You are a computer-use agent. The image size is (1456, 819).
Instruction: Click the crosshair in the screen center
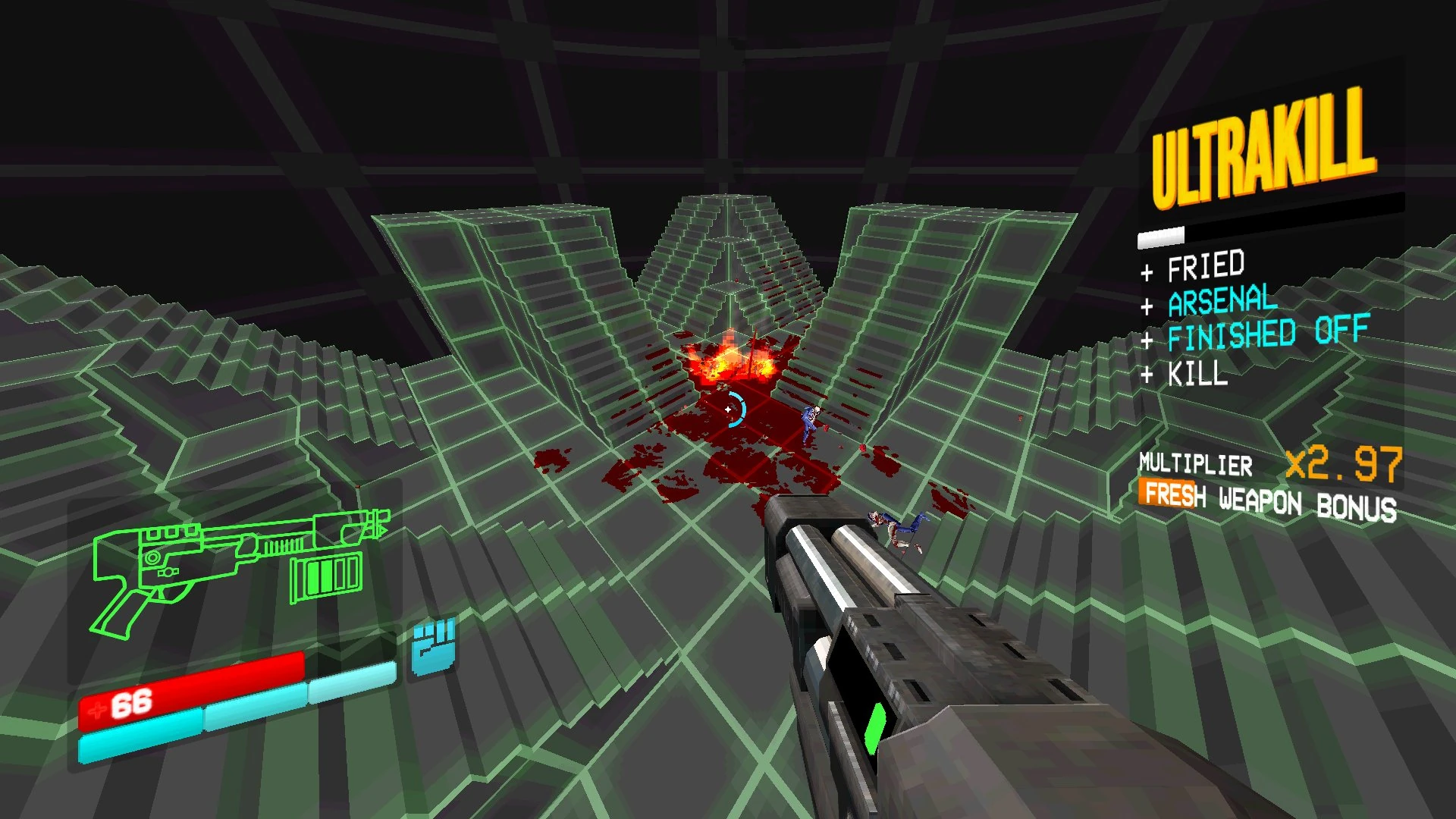(x=730, y=409)
